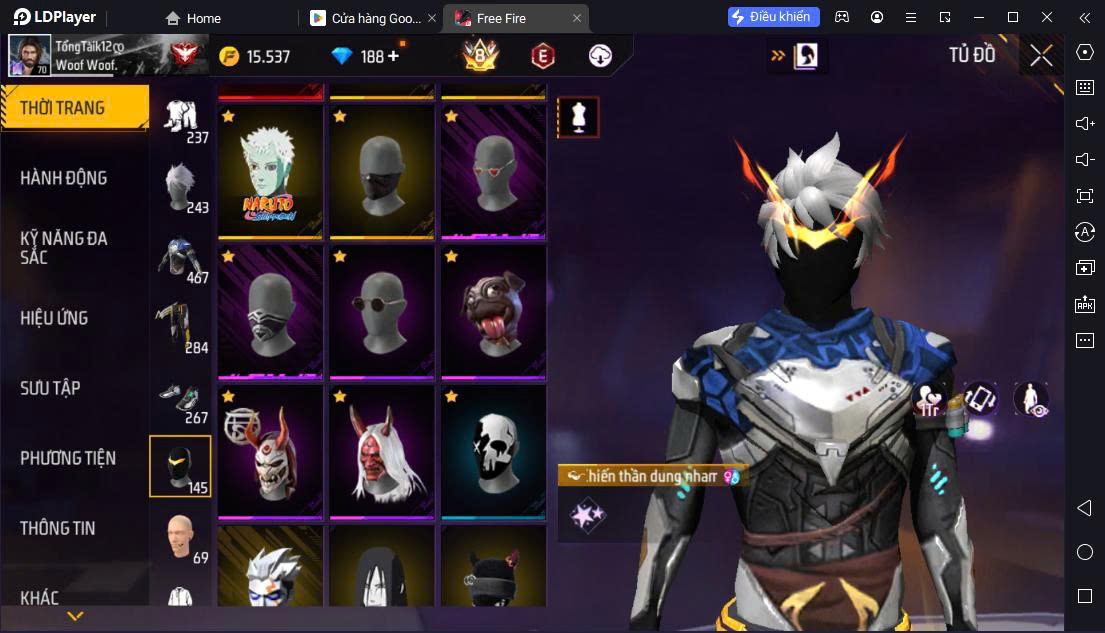Select the round sunglasses balaclava head
Image resolution: width=1105 pixels, height=633 pixels.
point(381,312)
